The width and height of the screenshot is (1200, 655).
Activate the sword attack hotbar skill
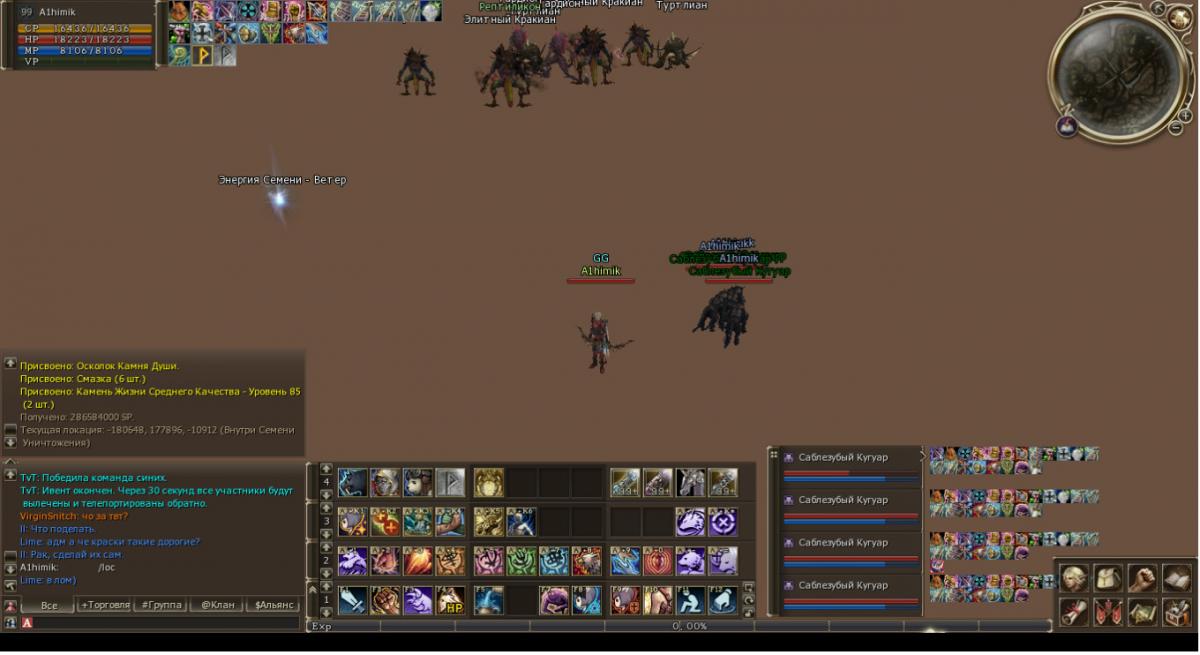click(x=352, y=600)
